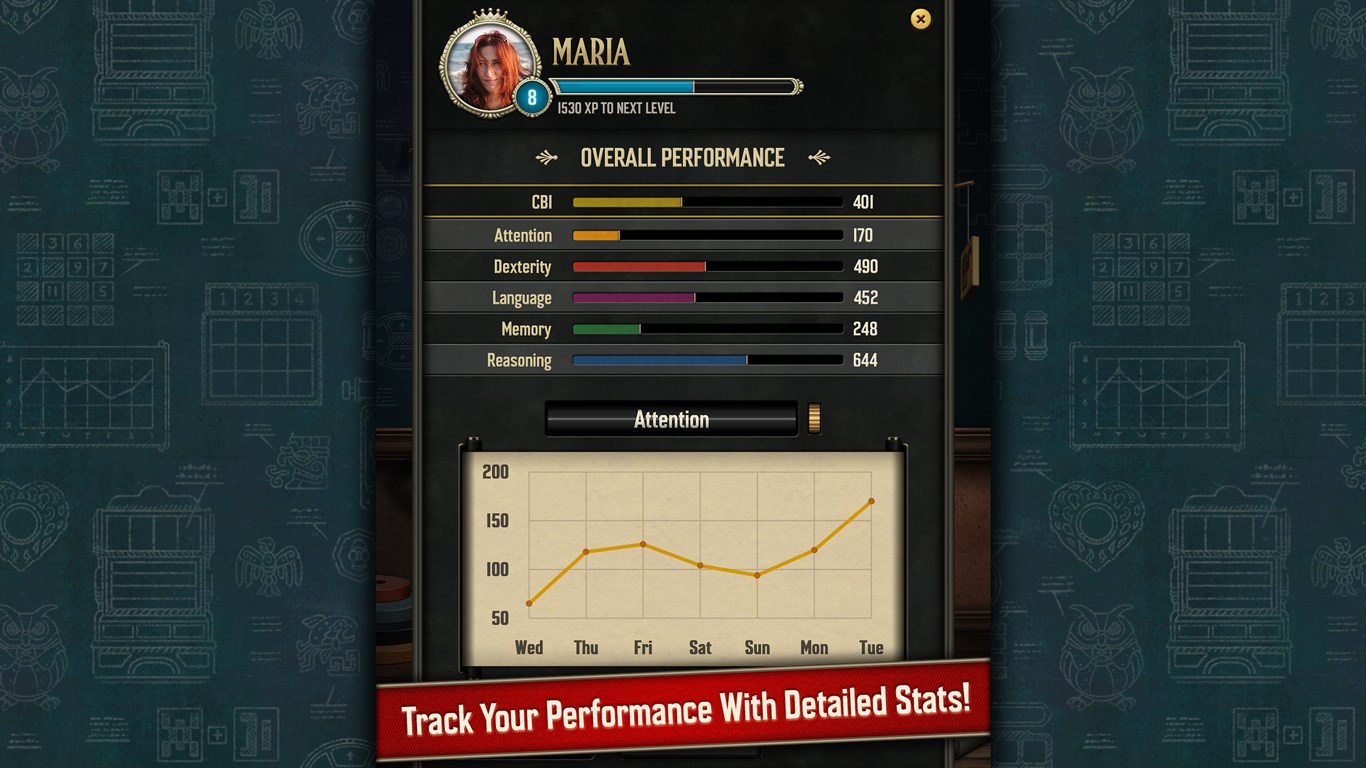Click the left arrow ornament by Overall Performance
Screen dimensions: 1366x768
(x=546, y=157)
